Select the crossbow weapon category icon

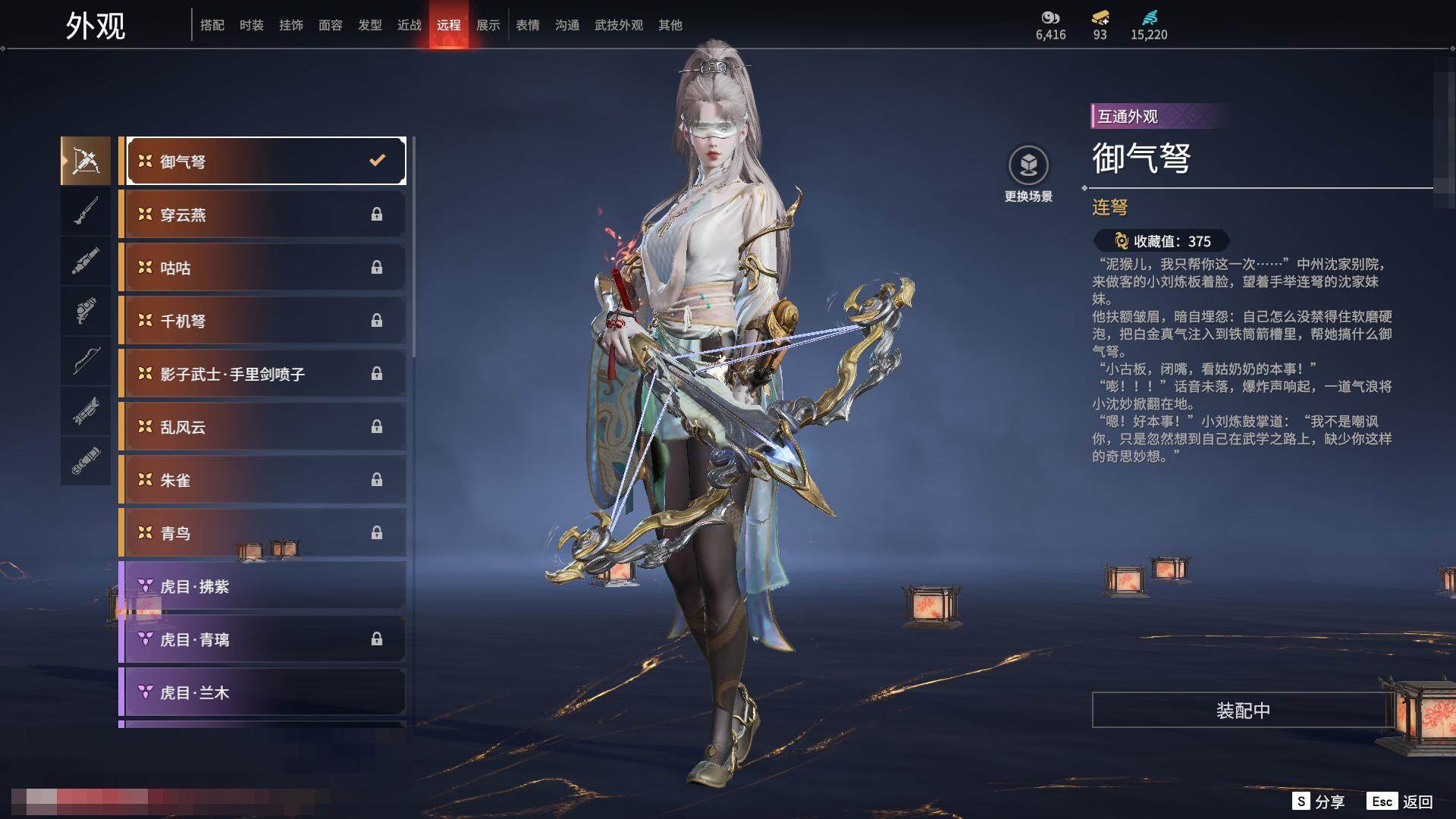click(x=86, y=161)
